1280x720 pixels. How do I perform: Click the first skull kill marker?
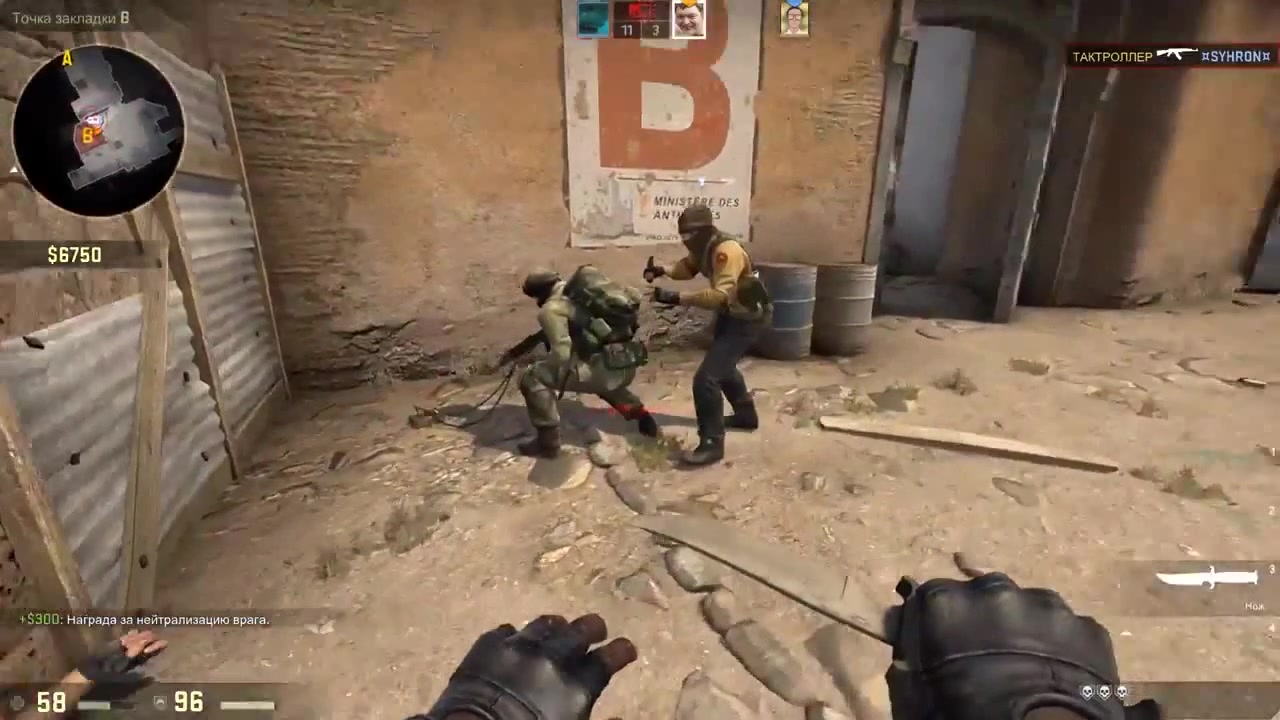click(1087, 691)
